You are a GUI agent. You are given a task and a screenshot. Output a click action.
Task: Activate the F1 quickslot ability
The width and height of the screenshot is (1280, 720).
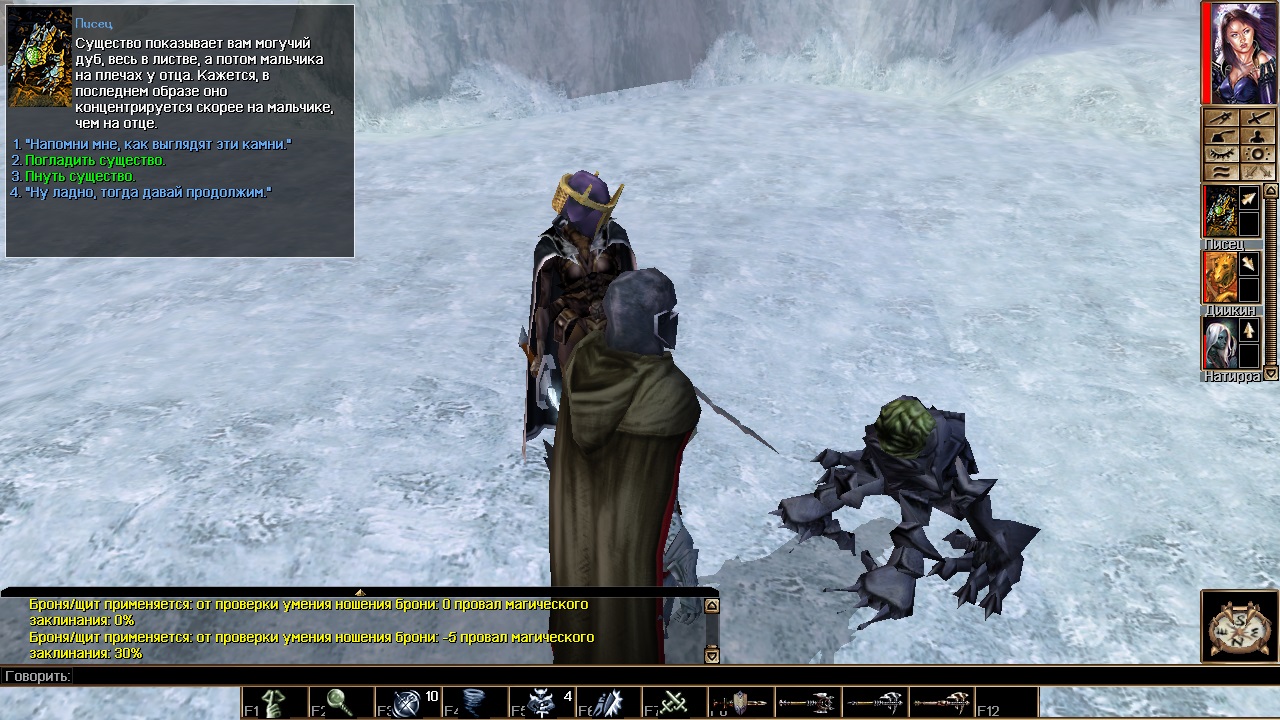click(x=274, y=703)
